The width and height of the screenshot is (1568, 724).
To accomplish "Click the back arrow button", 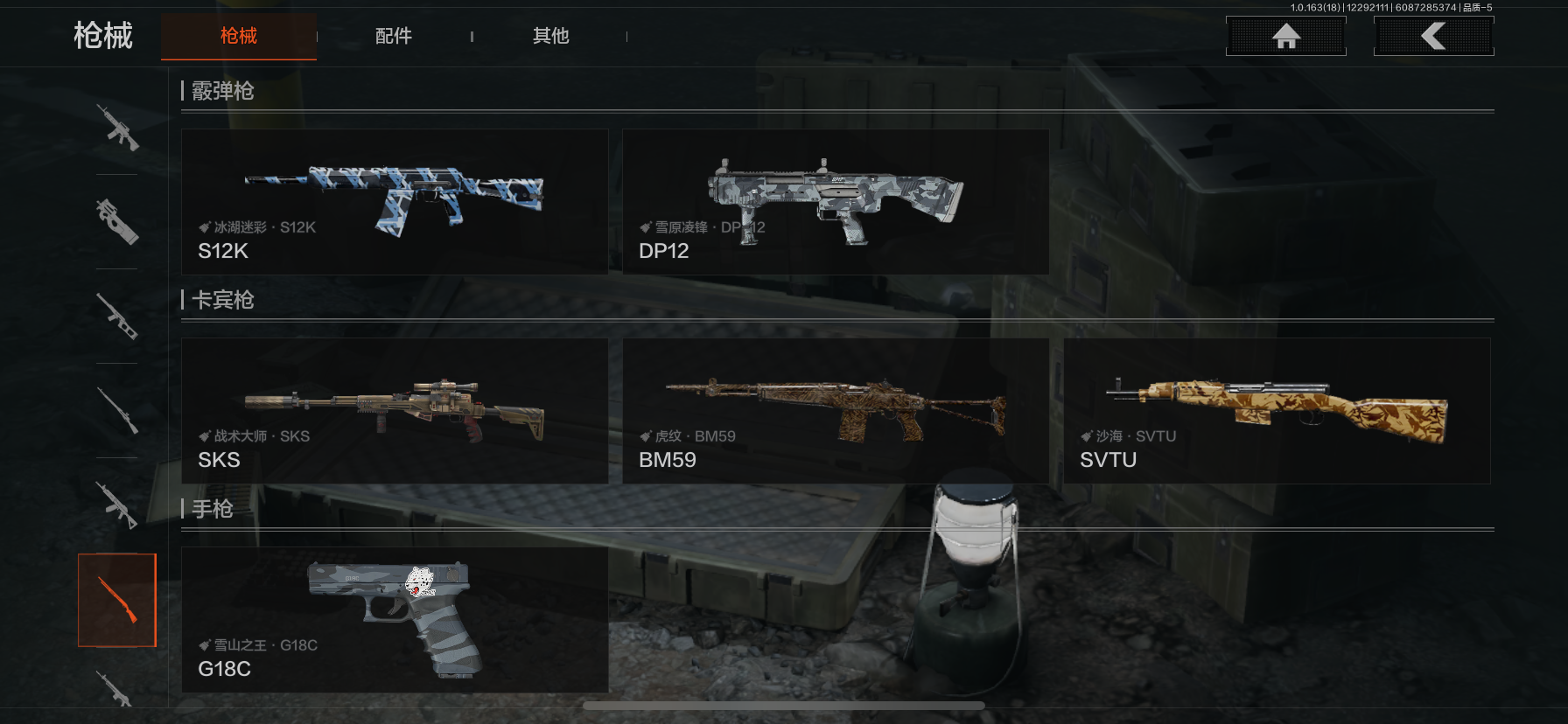I will click(x=1433, y=37).
